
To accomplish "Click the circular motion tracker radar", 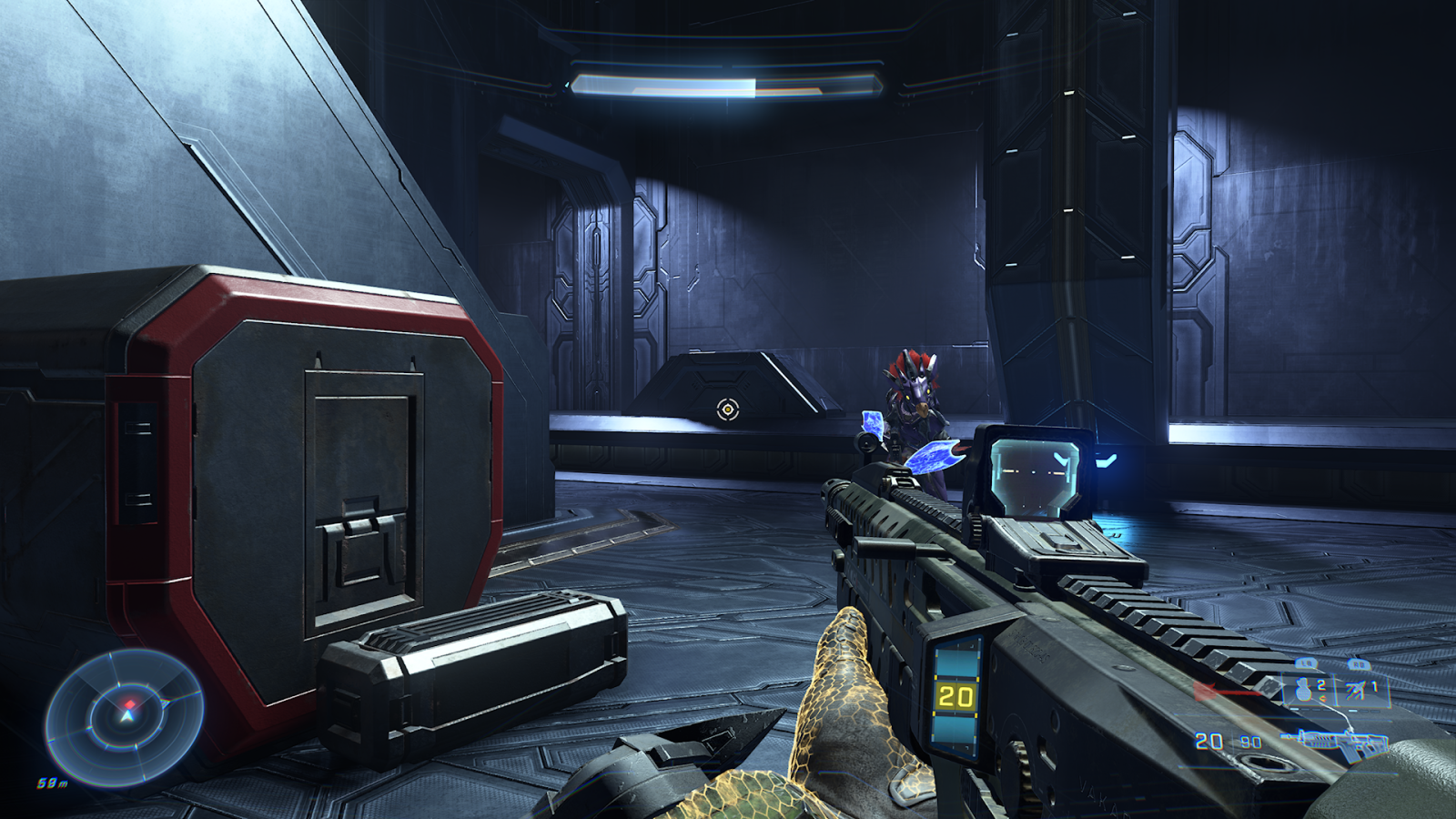I will [x=125, y=716].
